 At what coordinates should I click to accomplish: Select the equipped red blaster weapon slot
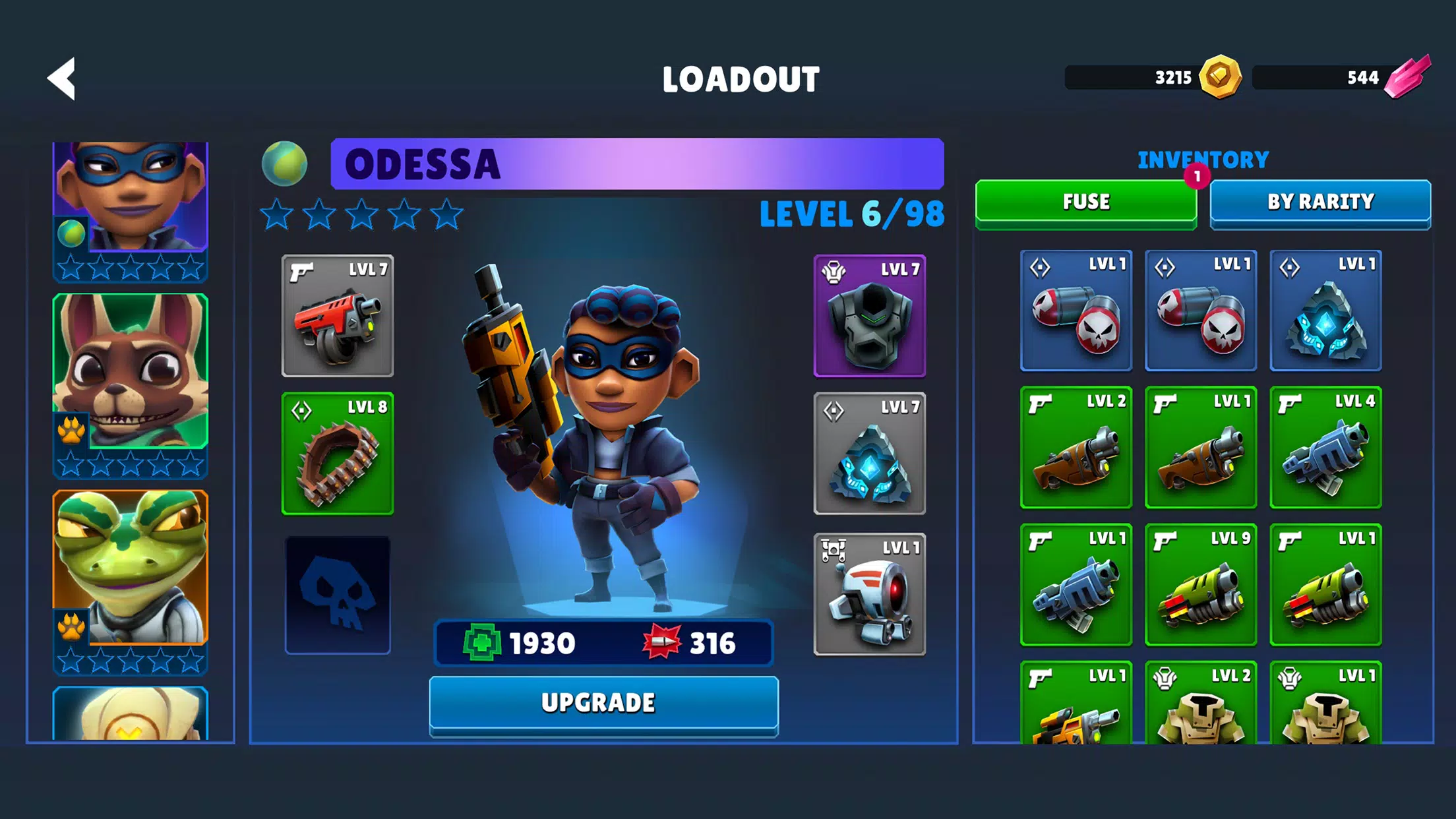338,317
